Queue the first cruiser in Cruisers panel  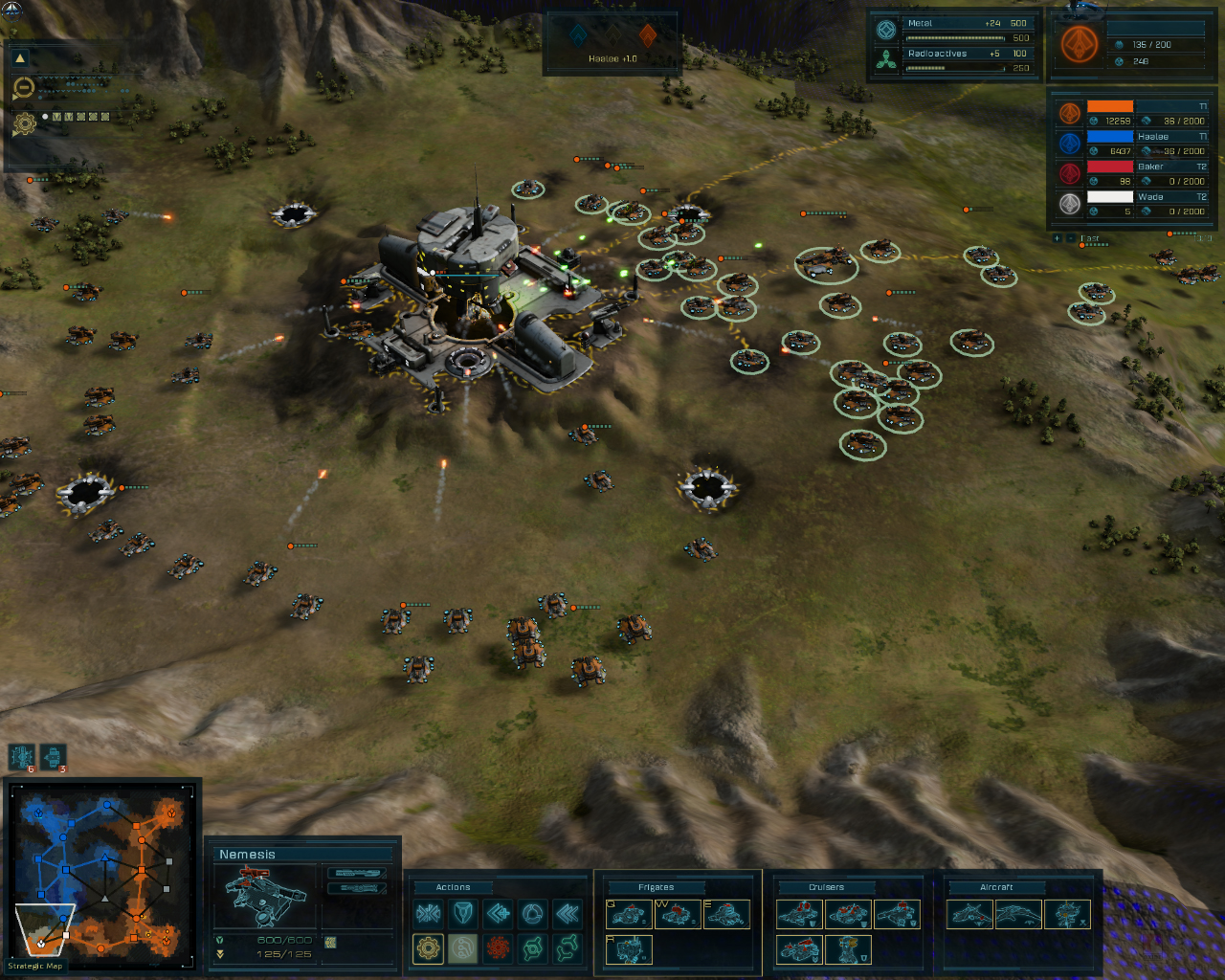click(799, 915)
